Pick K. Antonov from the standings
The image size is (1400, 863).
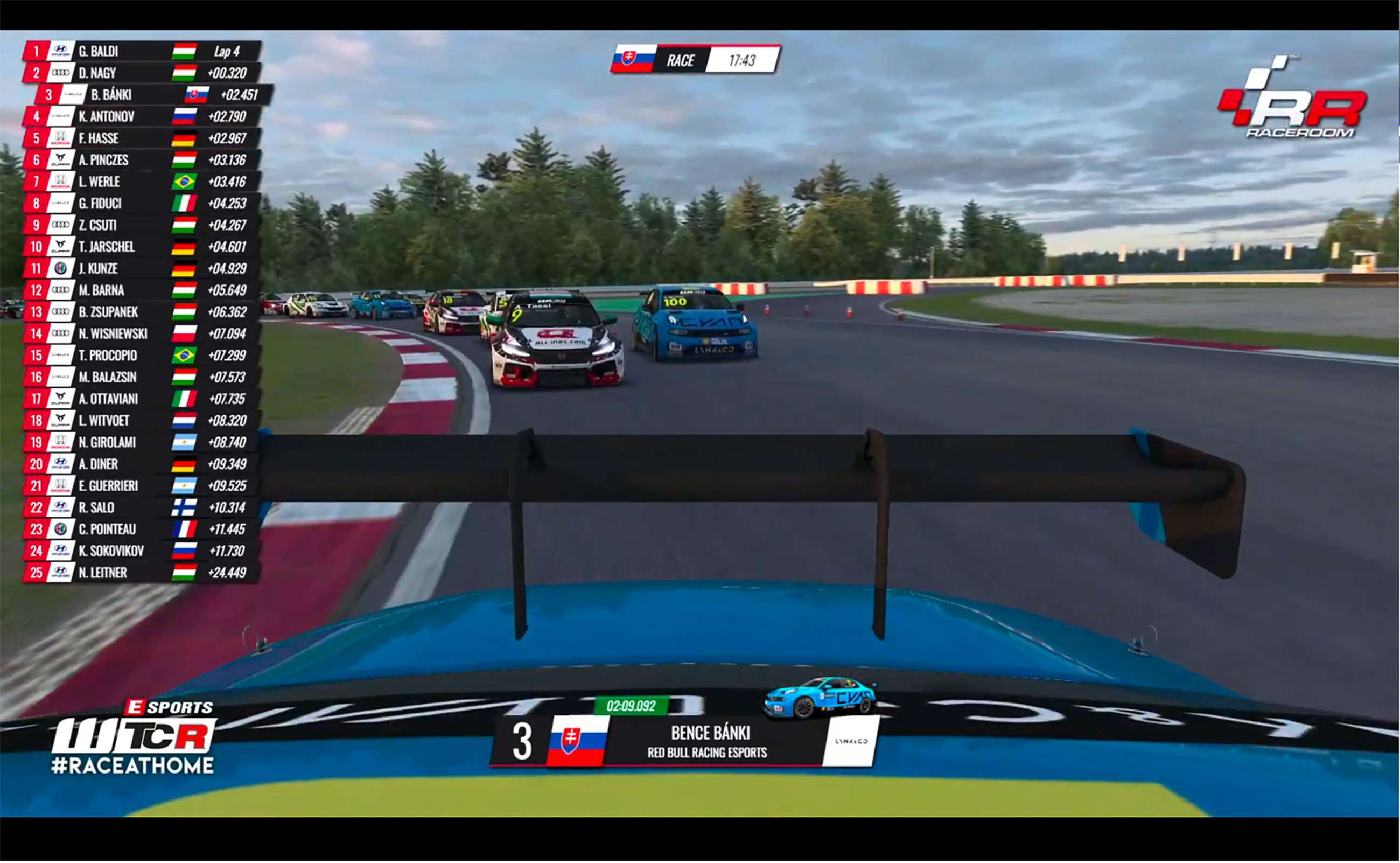coord(141,116)
